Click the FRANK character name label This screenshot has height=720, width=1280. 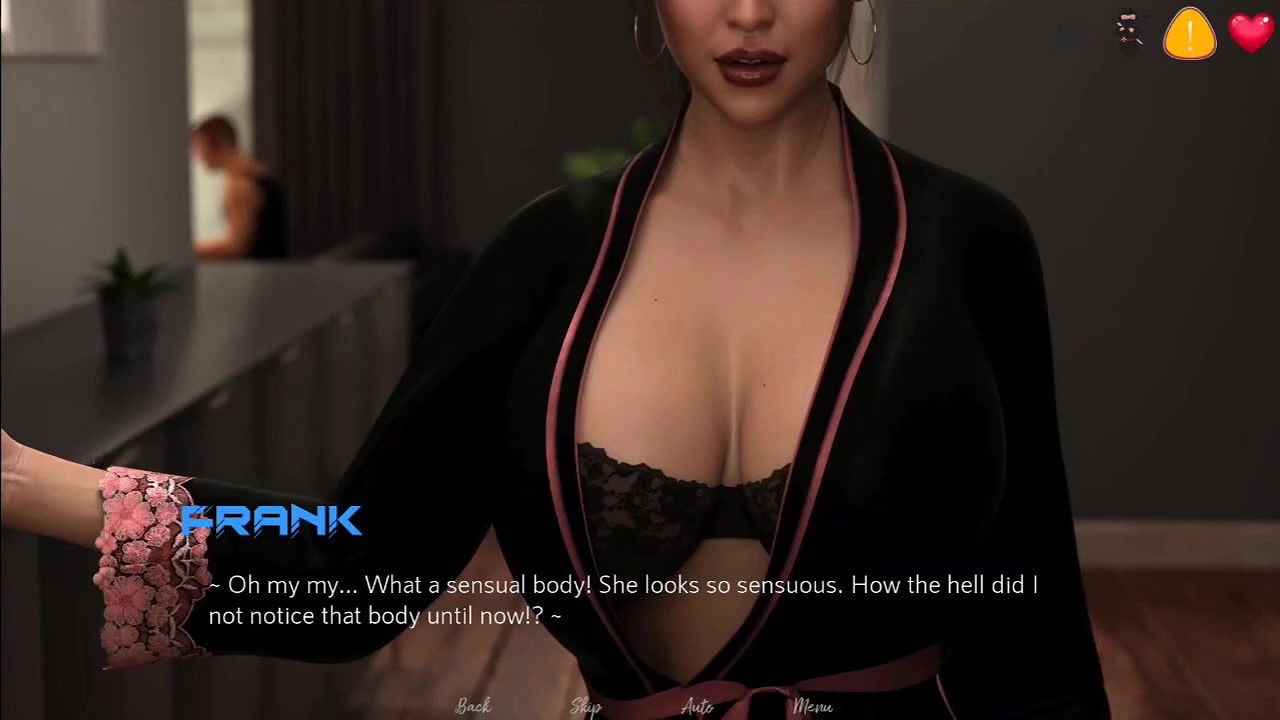pyautogui.click(x=272, y=520)
